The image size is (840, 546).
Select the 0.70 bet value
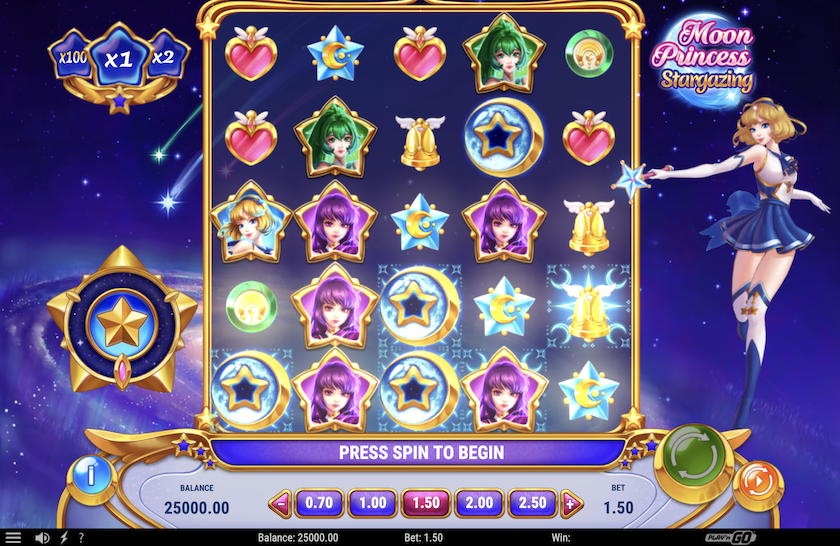pos(319,503)
